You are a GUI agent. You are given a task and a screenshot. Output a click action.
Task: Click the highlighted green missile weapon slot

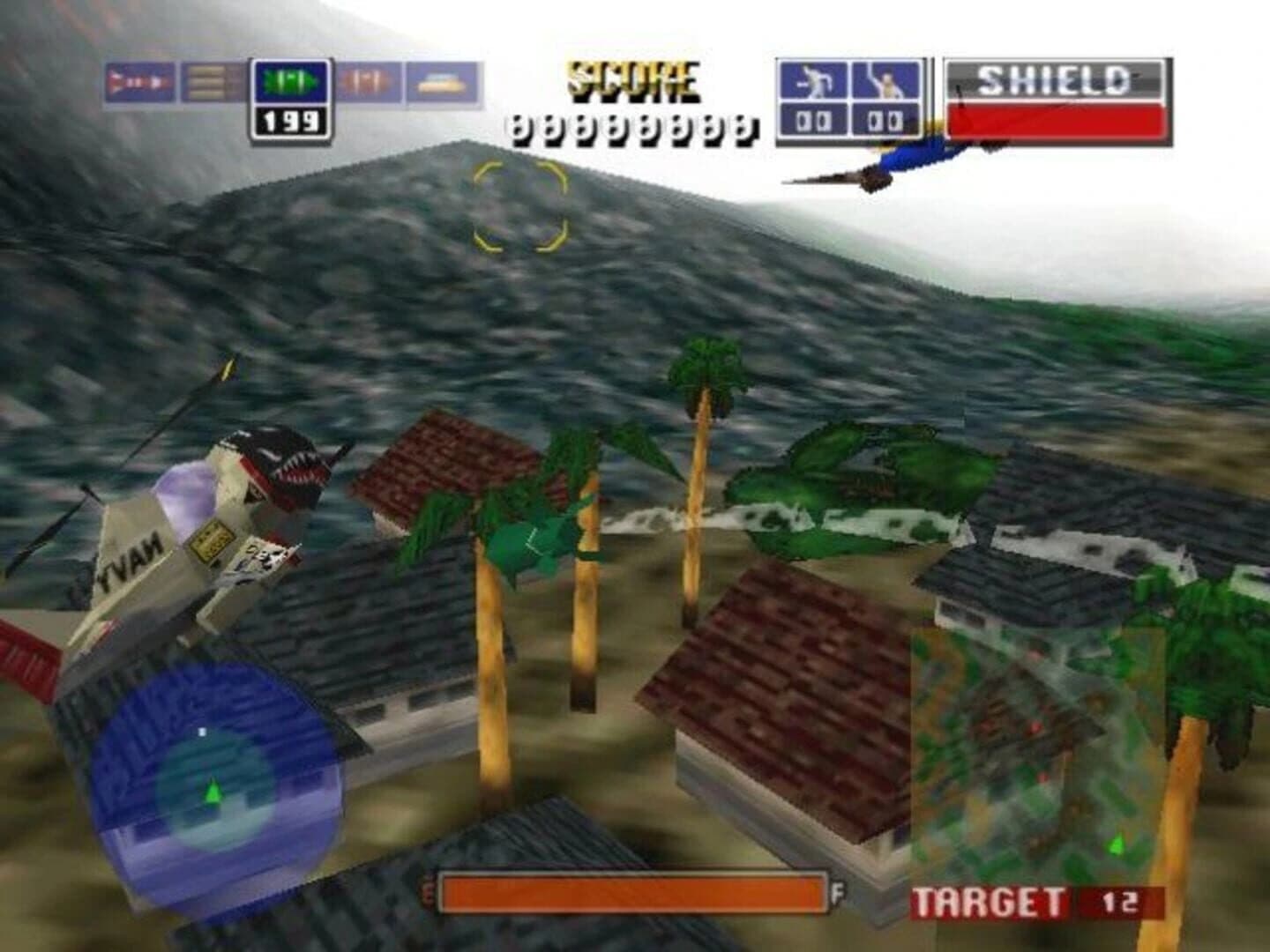(x=291, y=82)
